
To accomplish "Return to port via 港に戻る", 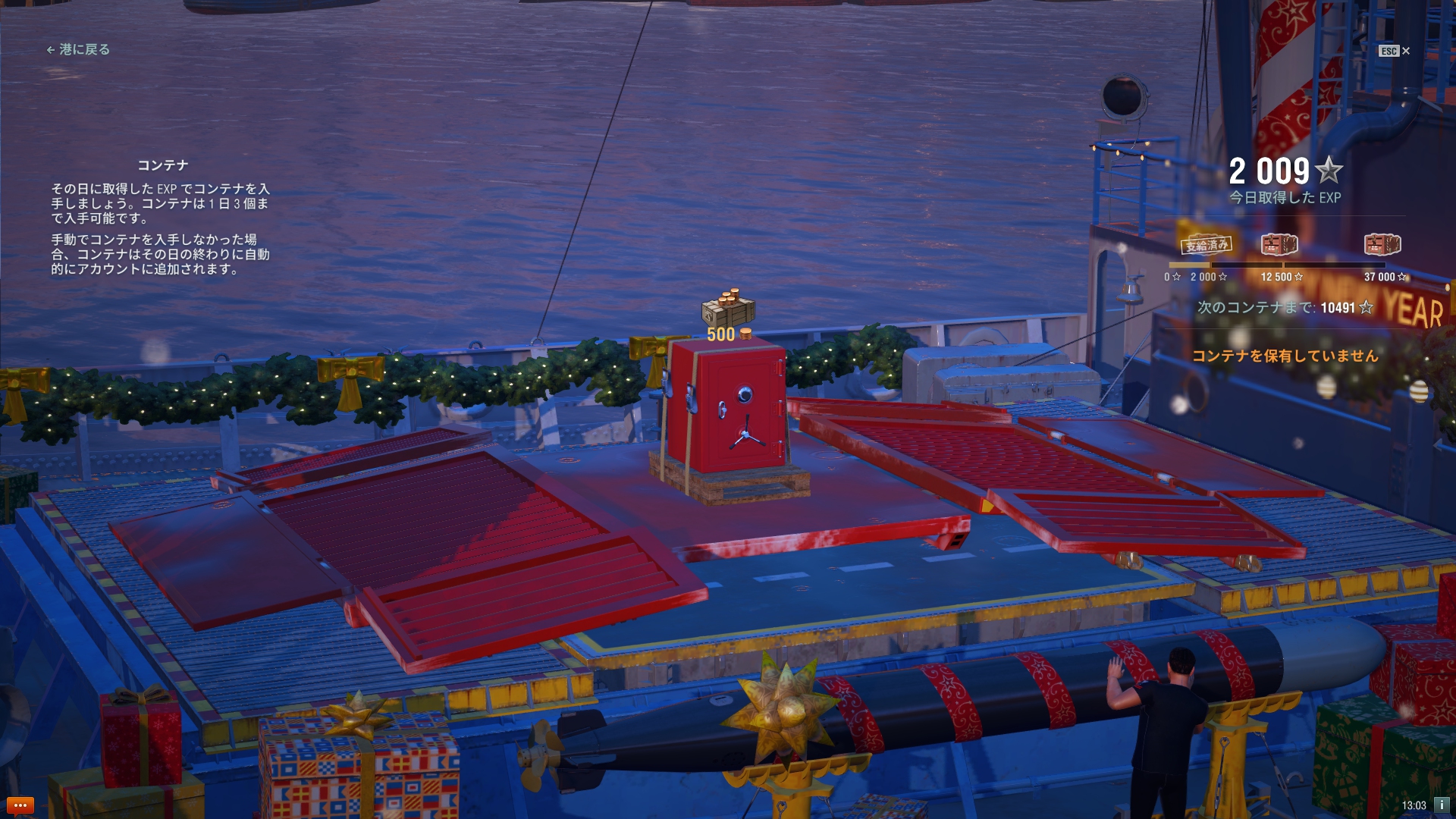I will pos(79,50).
